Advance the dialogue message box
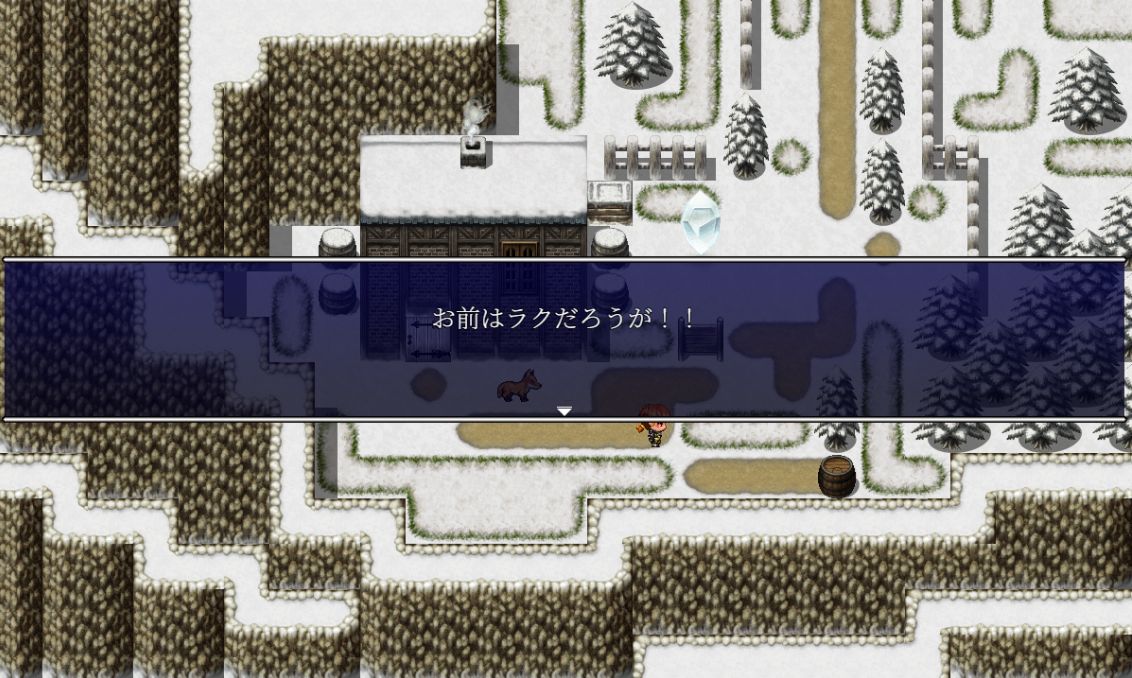The width and height of the screenshot is (1132, 678). [x=565, y=339]
